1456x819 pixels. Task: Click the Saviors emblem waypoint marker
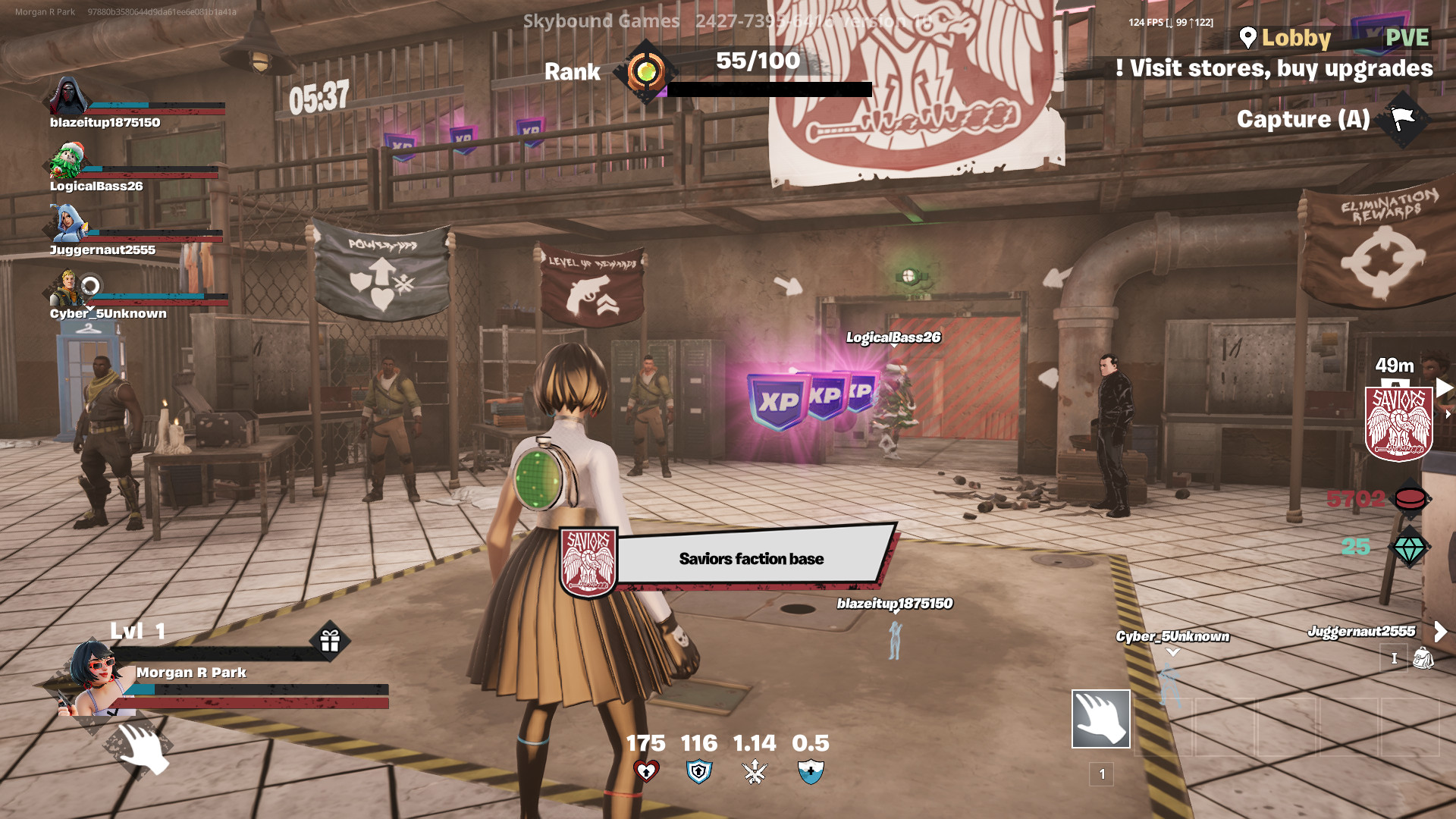[x=1398, y=423]
